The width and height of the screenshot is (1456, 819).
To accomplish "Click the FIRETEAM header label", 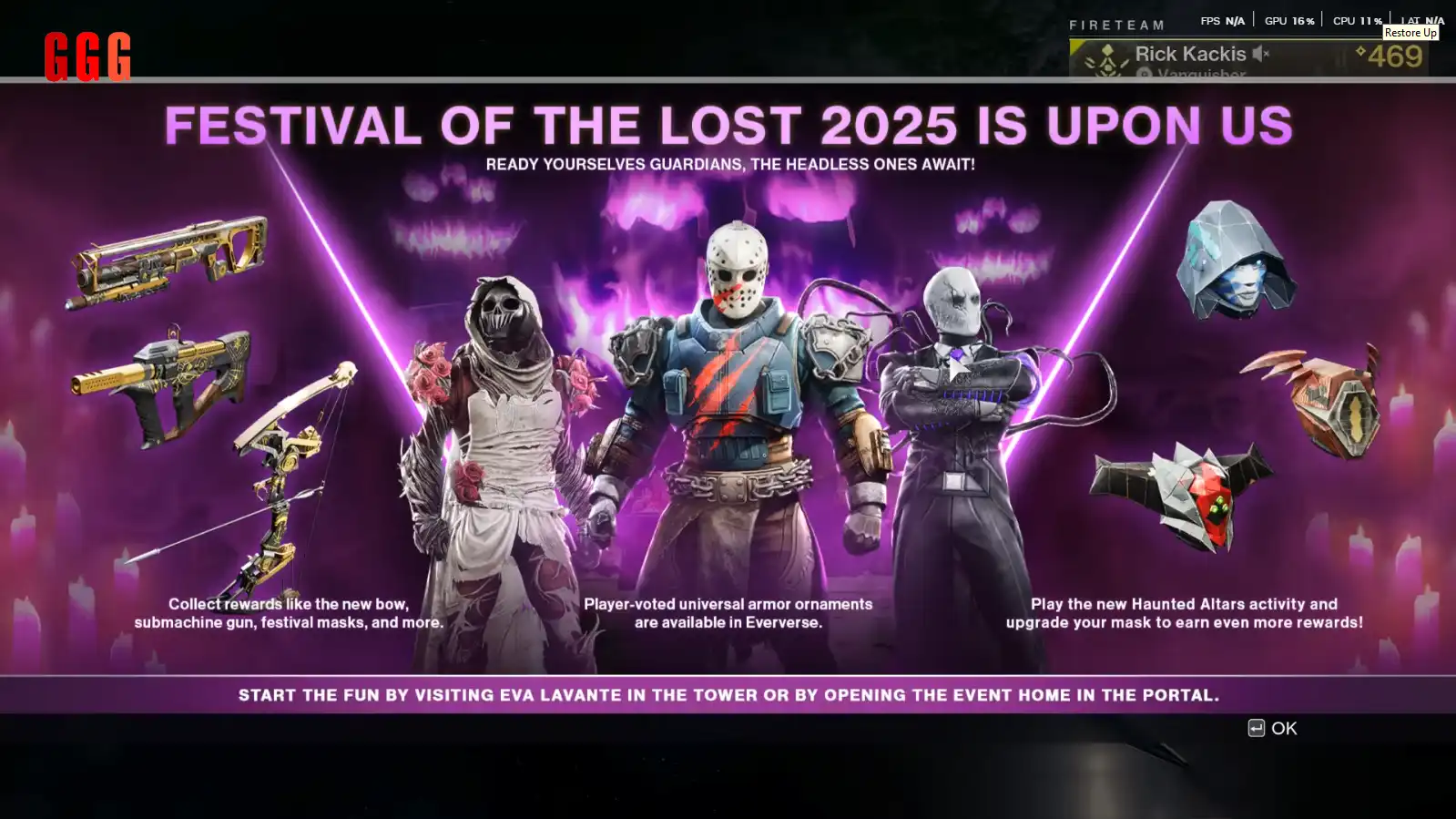I will pyautogui.click(x=1118, y=25).
